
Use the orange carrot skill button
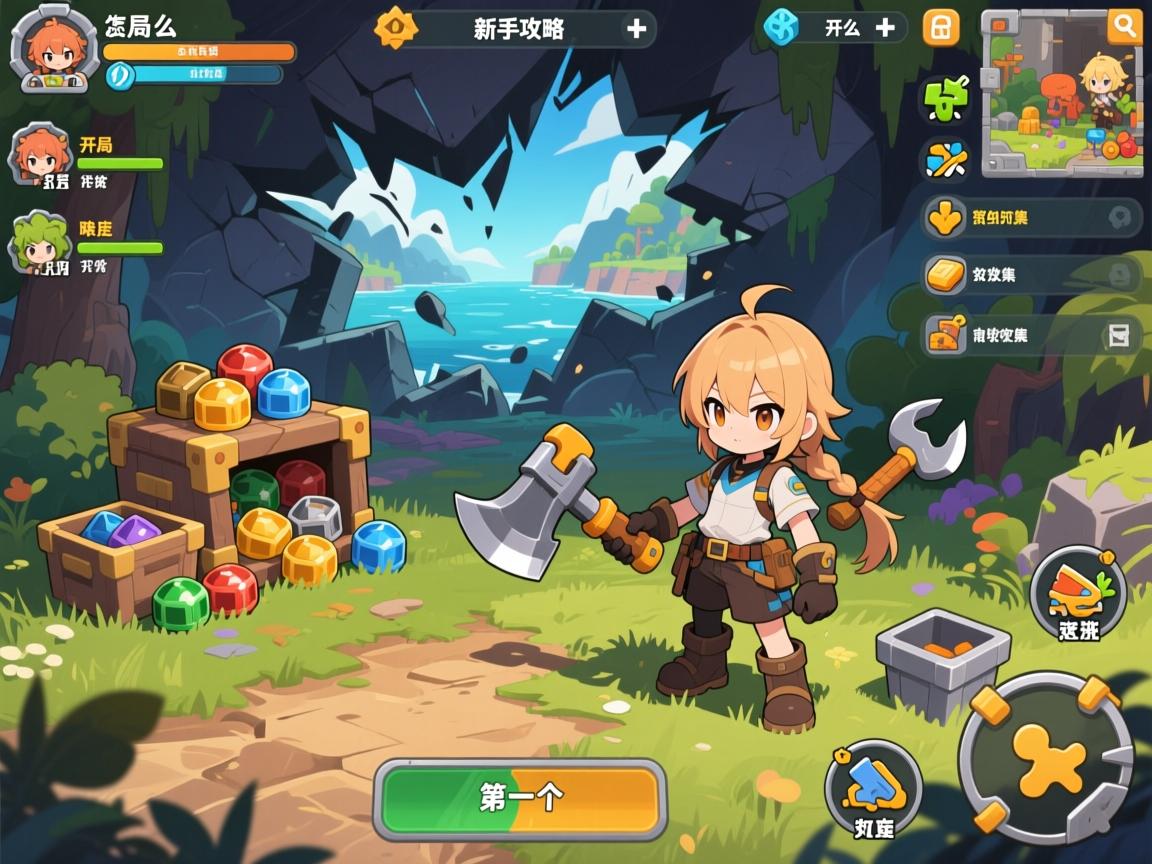pos(1078,596)
